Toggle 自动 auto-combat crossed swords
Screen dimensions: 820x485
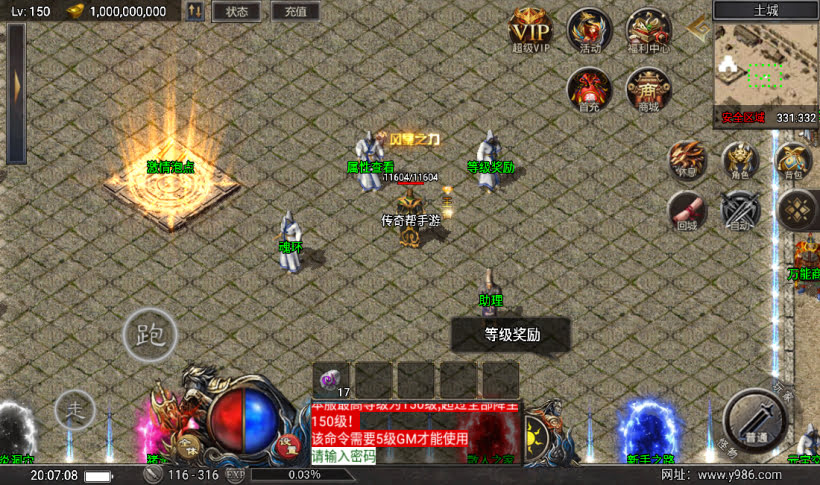point(740,210)
